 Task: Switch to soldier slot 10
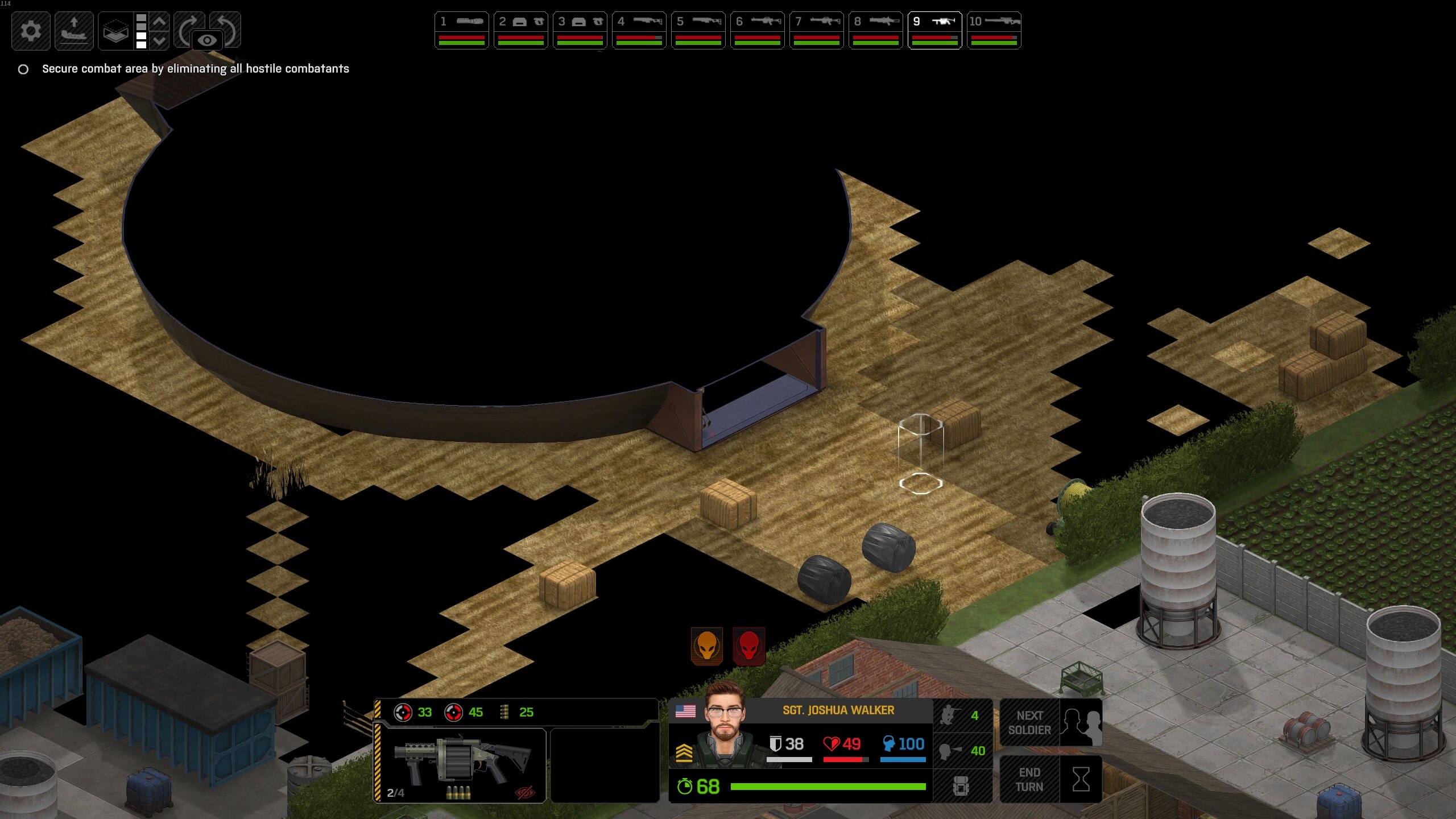[x=994, y=30]
